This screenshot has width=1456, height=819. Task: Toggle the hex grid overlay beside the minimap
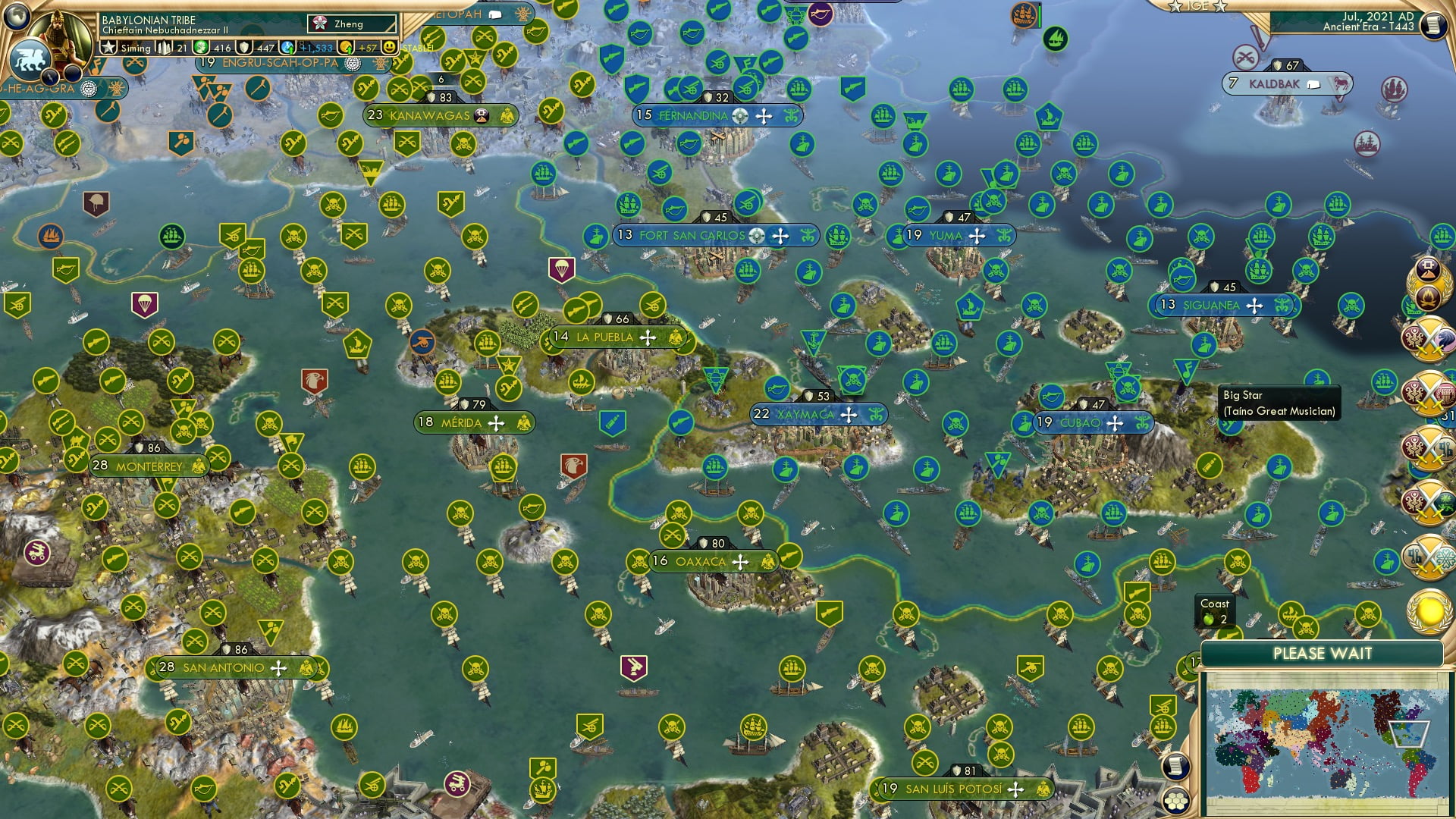coord(1175,801)
